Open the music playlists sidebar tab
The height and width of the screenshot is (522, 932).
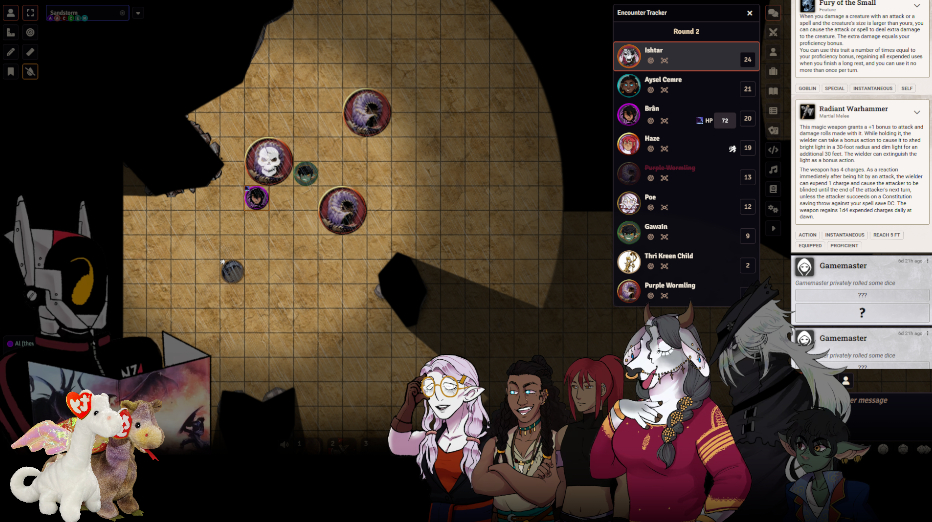coord(773,169)
